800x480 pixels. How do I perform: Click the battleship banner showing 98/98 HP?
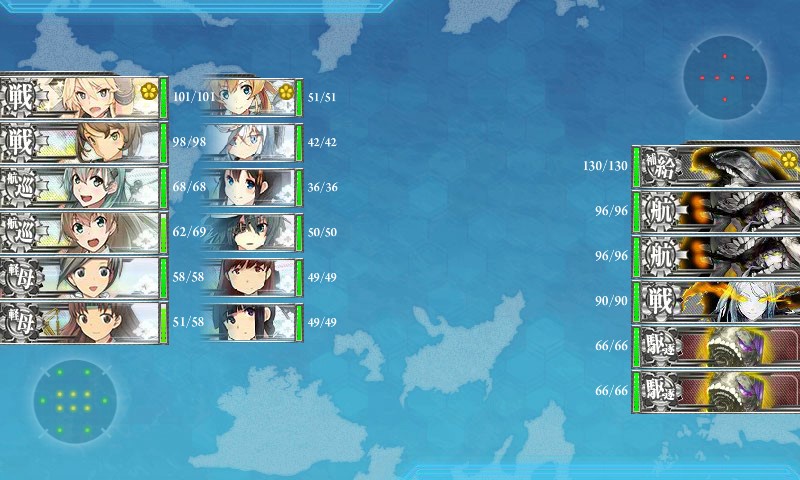[x=82, y=142]
